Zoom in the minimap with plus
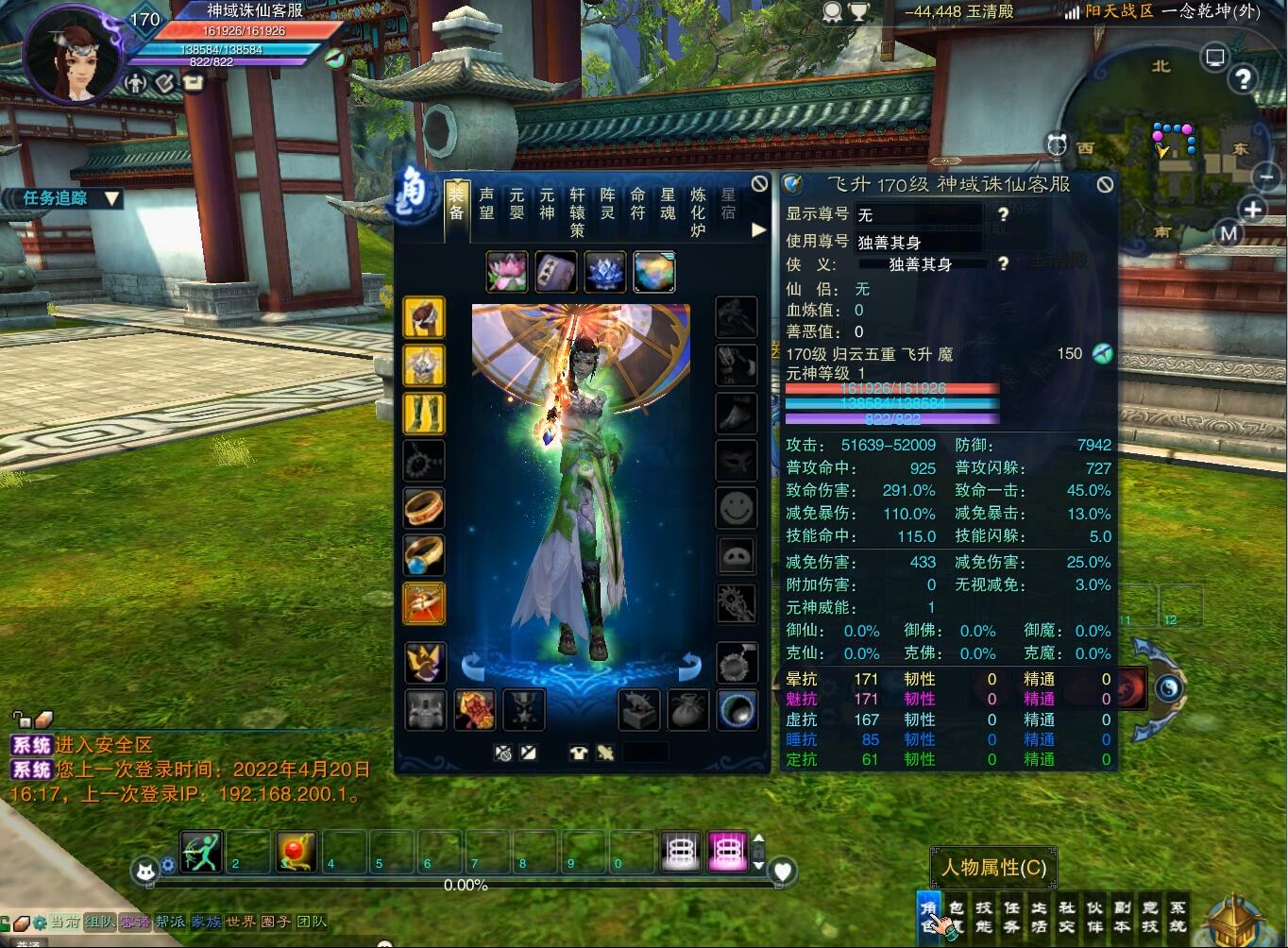 [x=1253, y=210]
